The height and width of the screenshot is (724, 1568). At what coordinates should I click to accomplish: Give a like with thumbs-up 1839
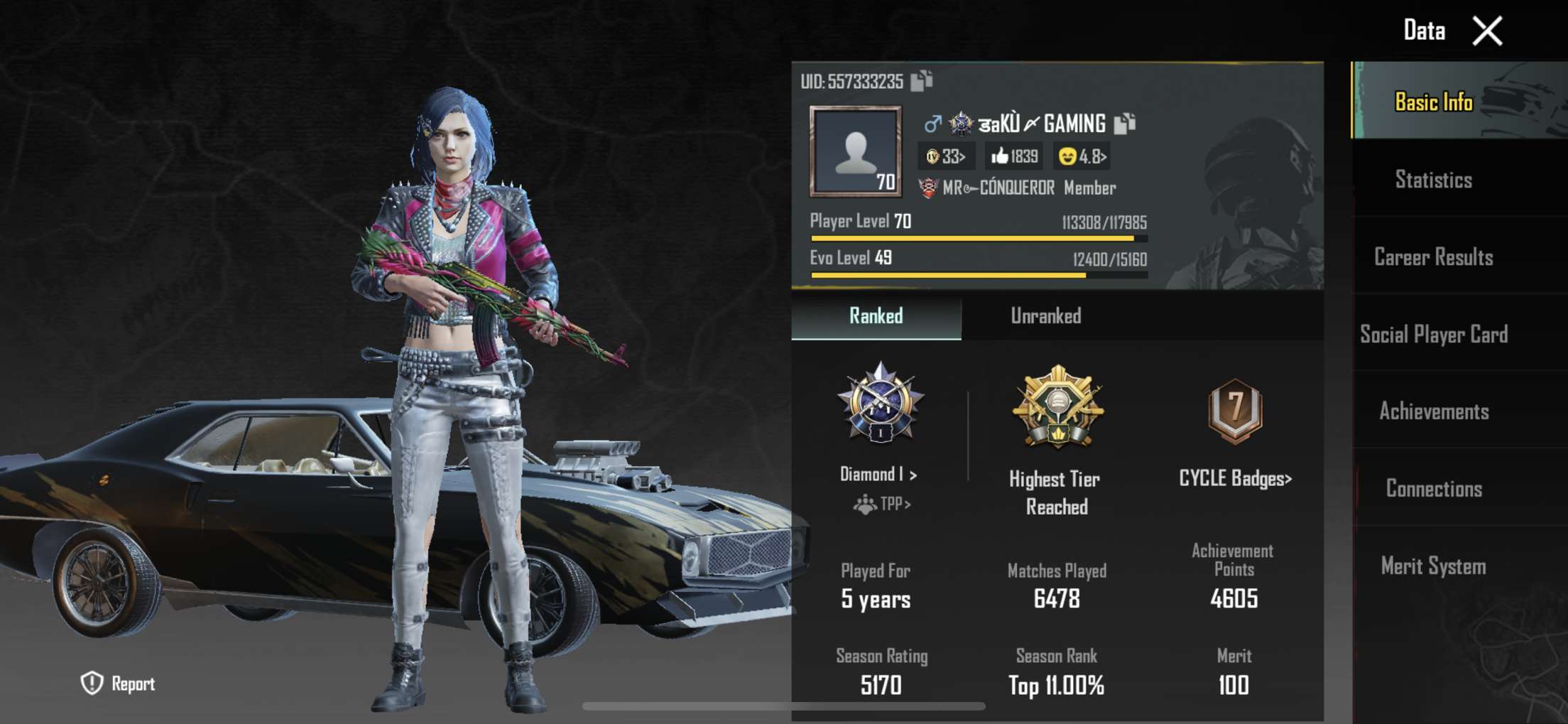click(1014, 156)
